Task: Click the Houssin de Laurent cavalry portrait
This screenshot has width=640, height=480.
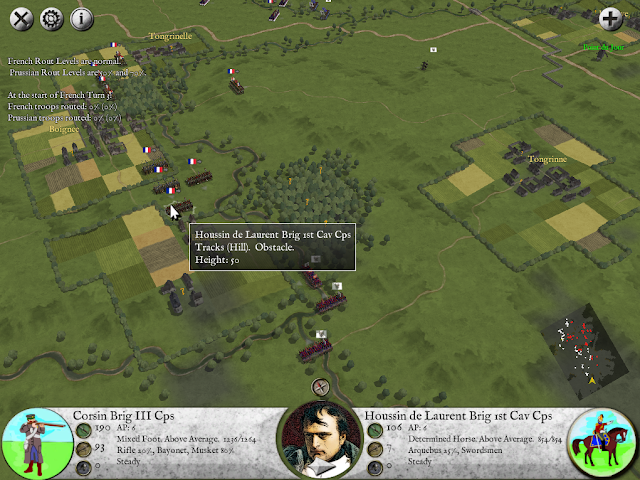Action: tap(603, 442)
